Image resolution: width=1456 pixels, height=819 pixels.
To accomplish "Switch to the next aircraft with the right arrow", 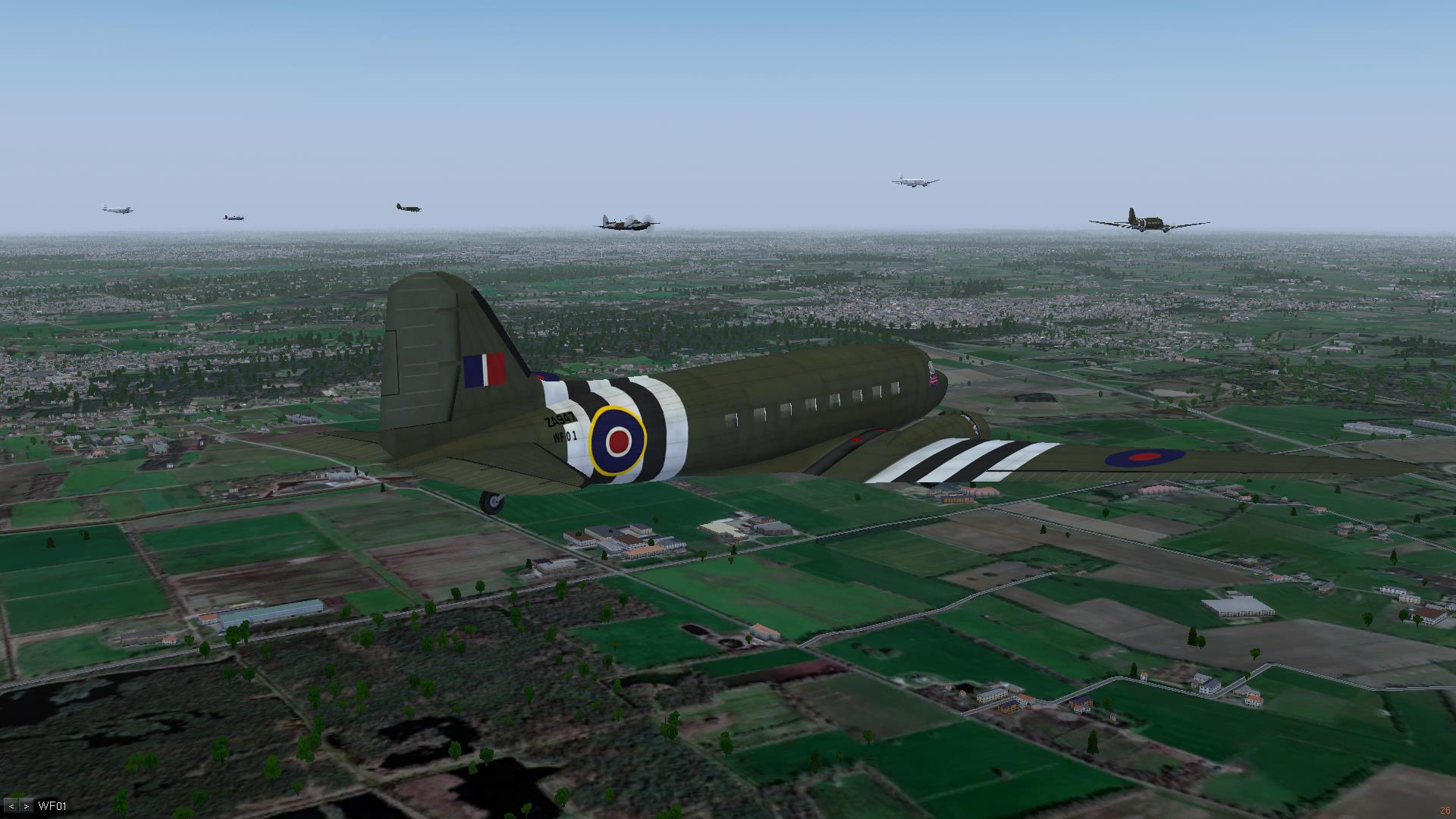I will coord(26,806).
